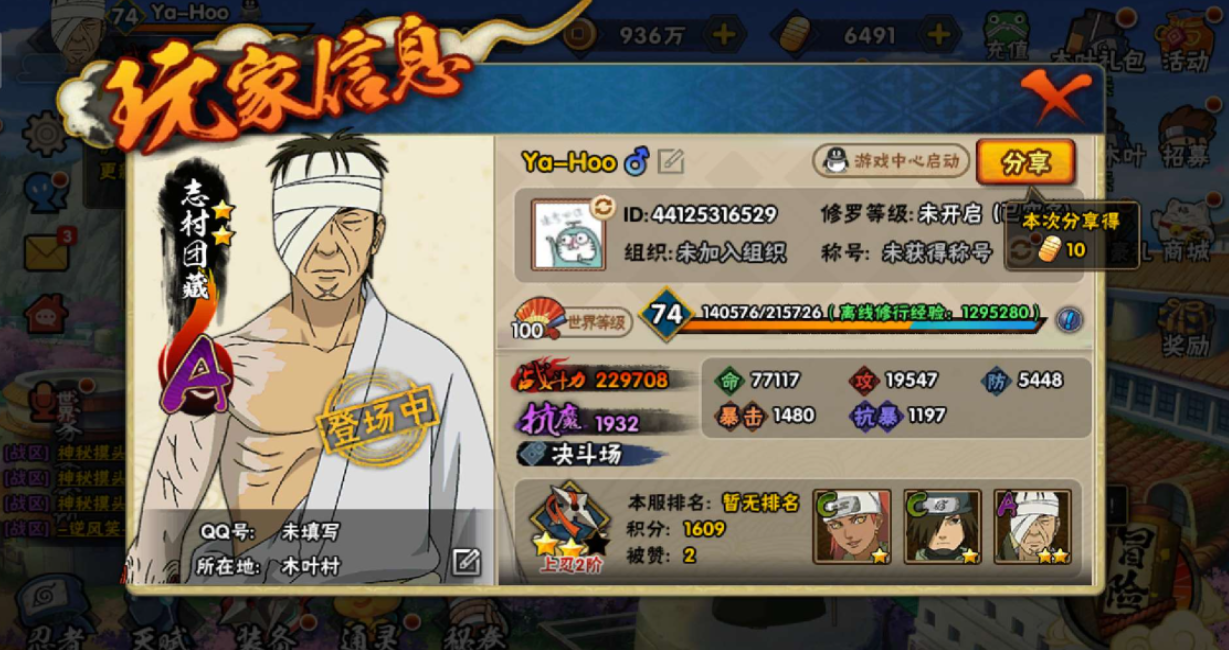1229x650 pixels.
Task: Launch via 游戏中心启动 button
Action: click(x=891, y=160)
